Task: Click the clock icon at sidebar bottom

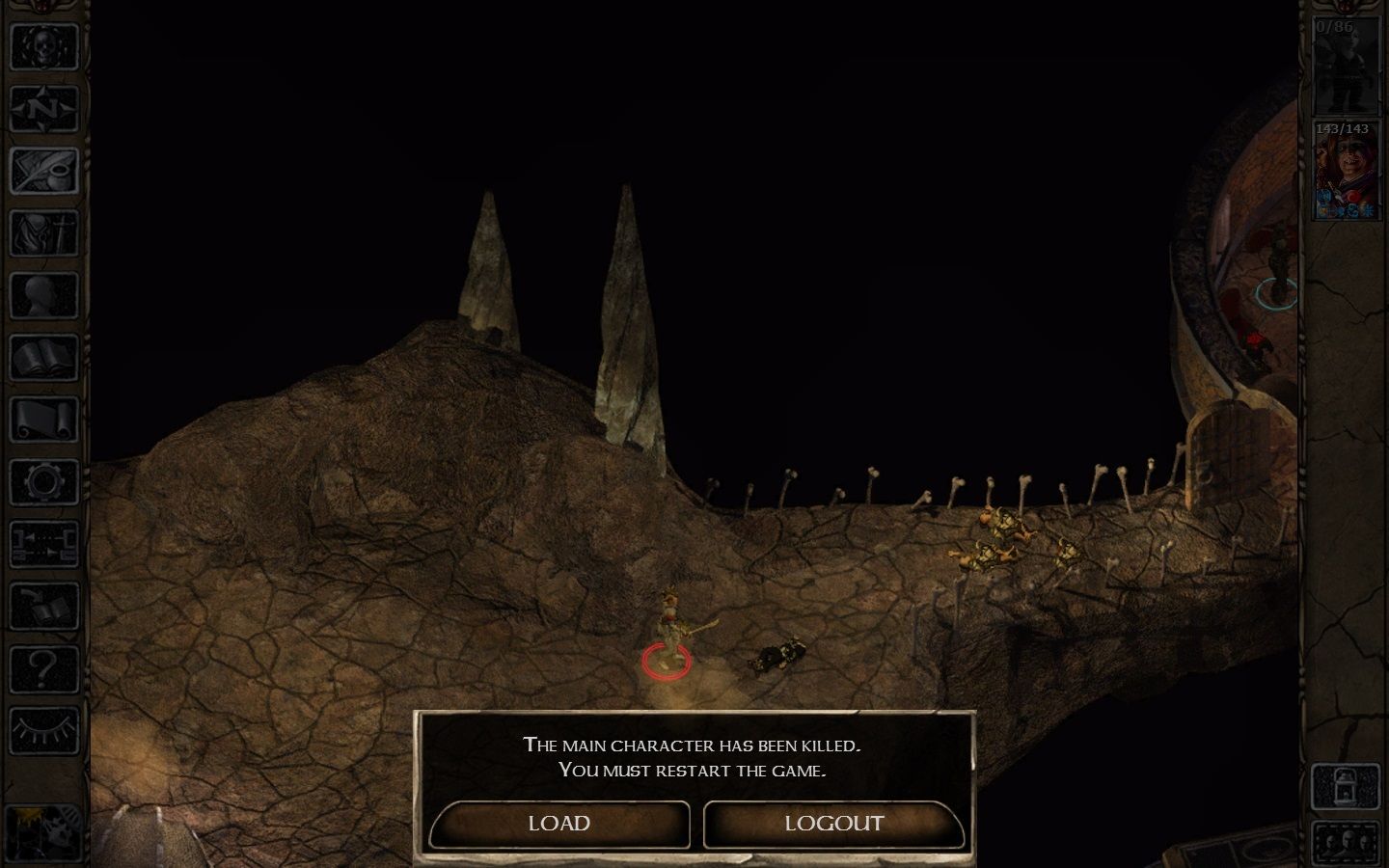Action: 43,831
